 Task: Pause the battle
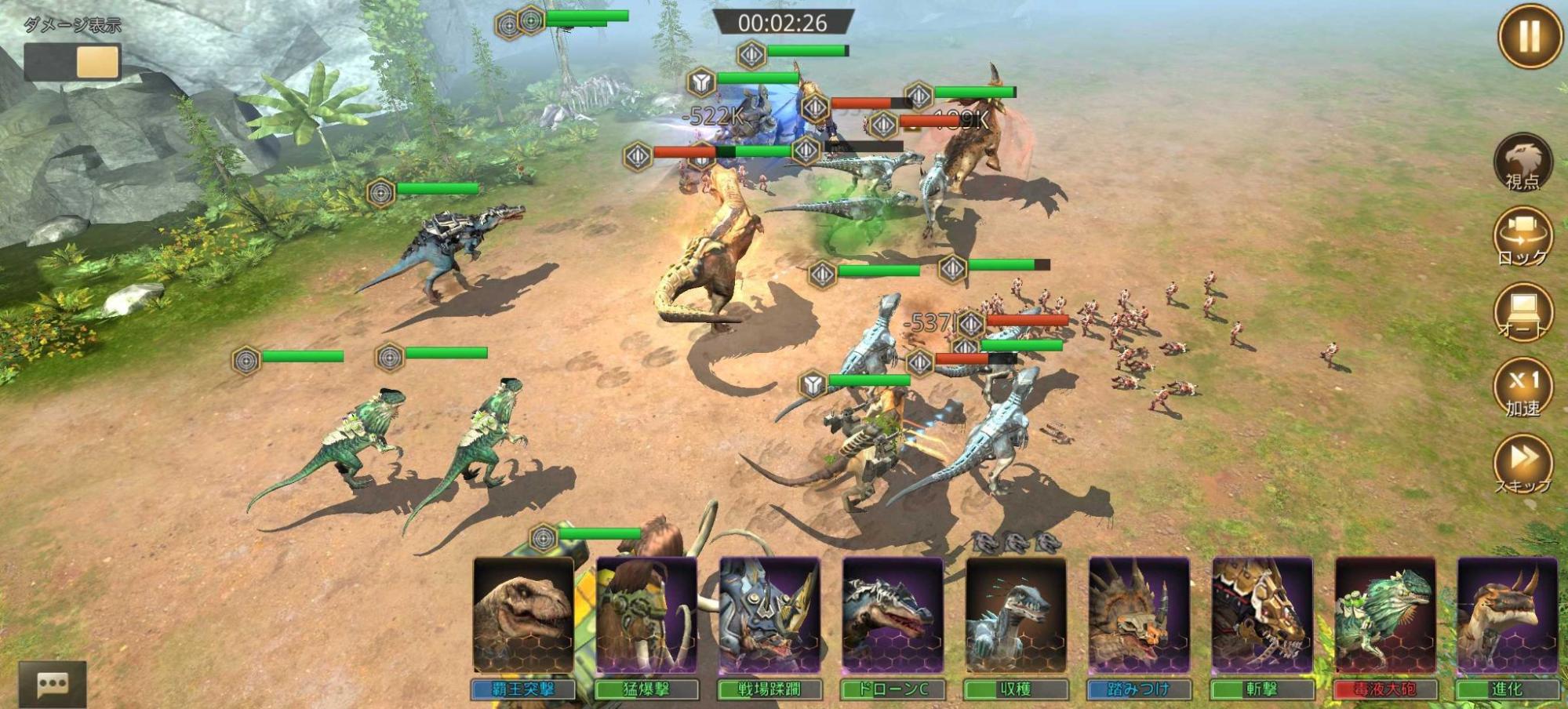coord(1529,36)
